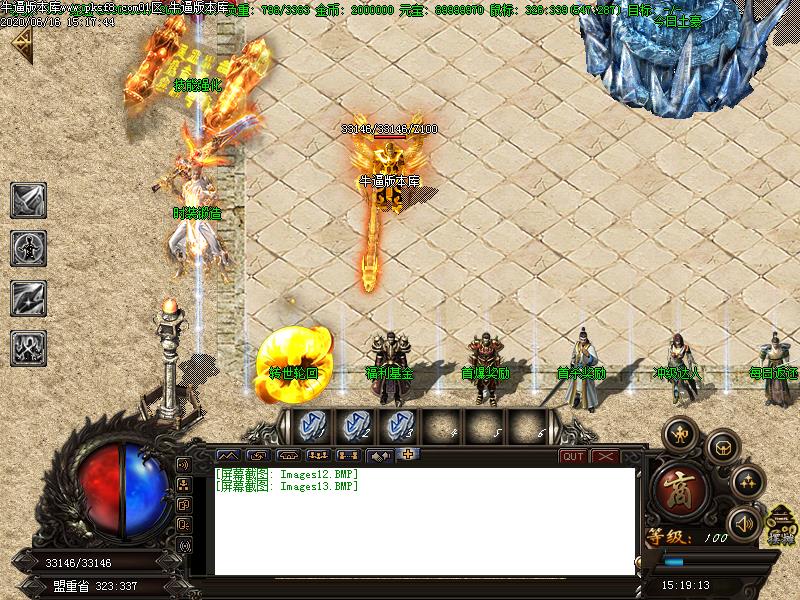Activate the armored figure skill icon at bottom
The width and height of the screenshot is (800, 600).
pyautogui.click(x=27, y=347)
